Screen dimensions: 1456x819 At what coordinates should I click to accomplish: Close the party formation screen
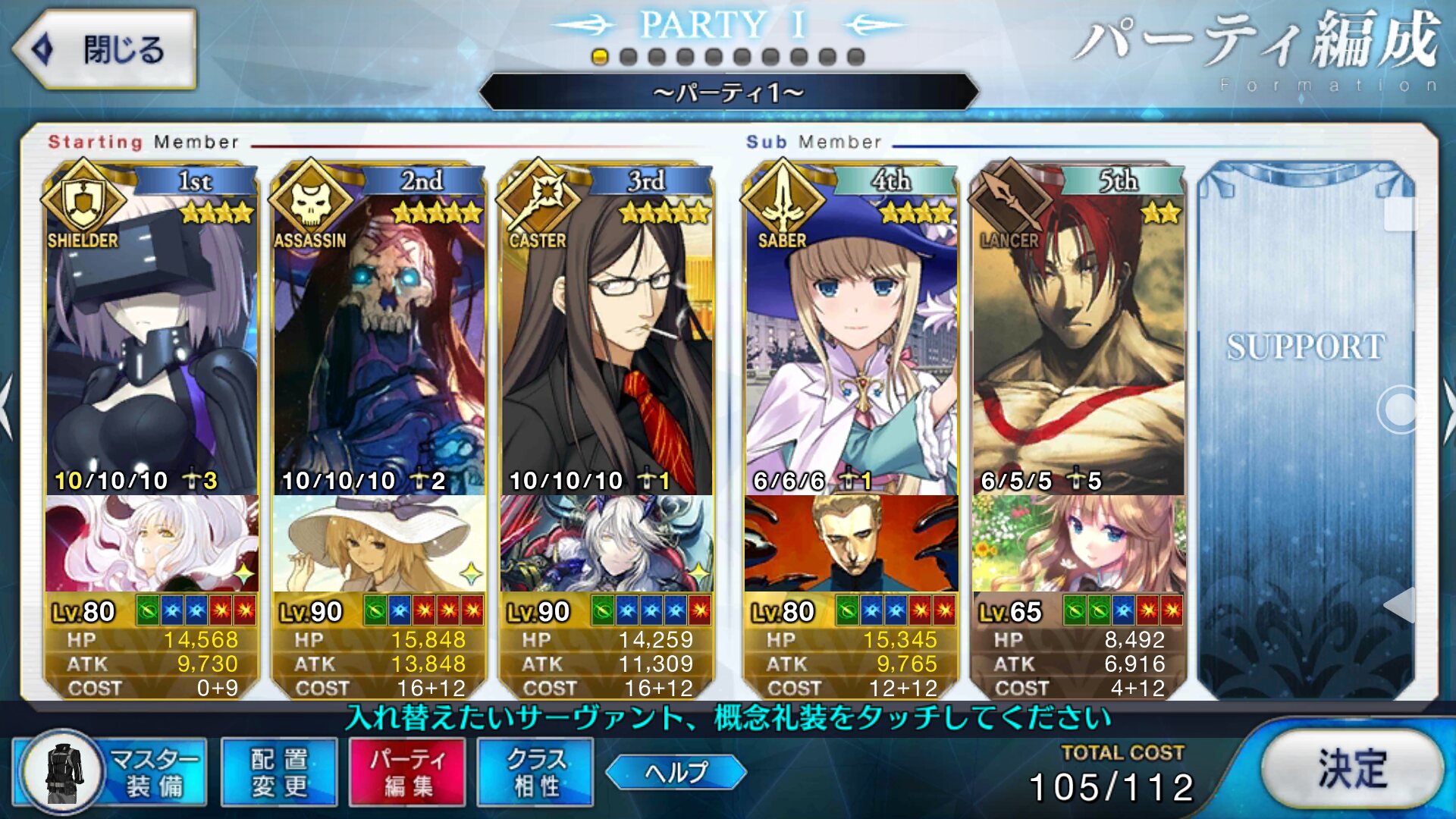tap(105, 50)
